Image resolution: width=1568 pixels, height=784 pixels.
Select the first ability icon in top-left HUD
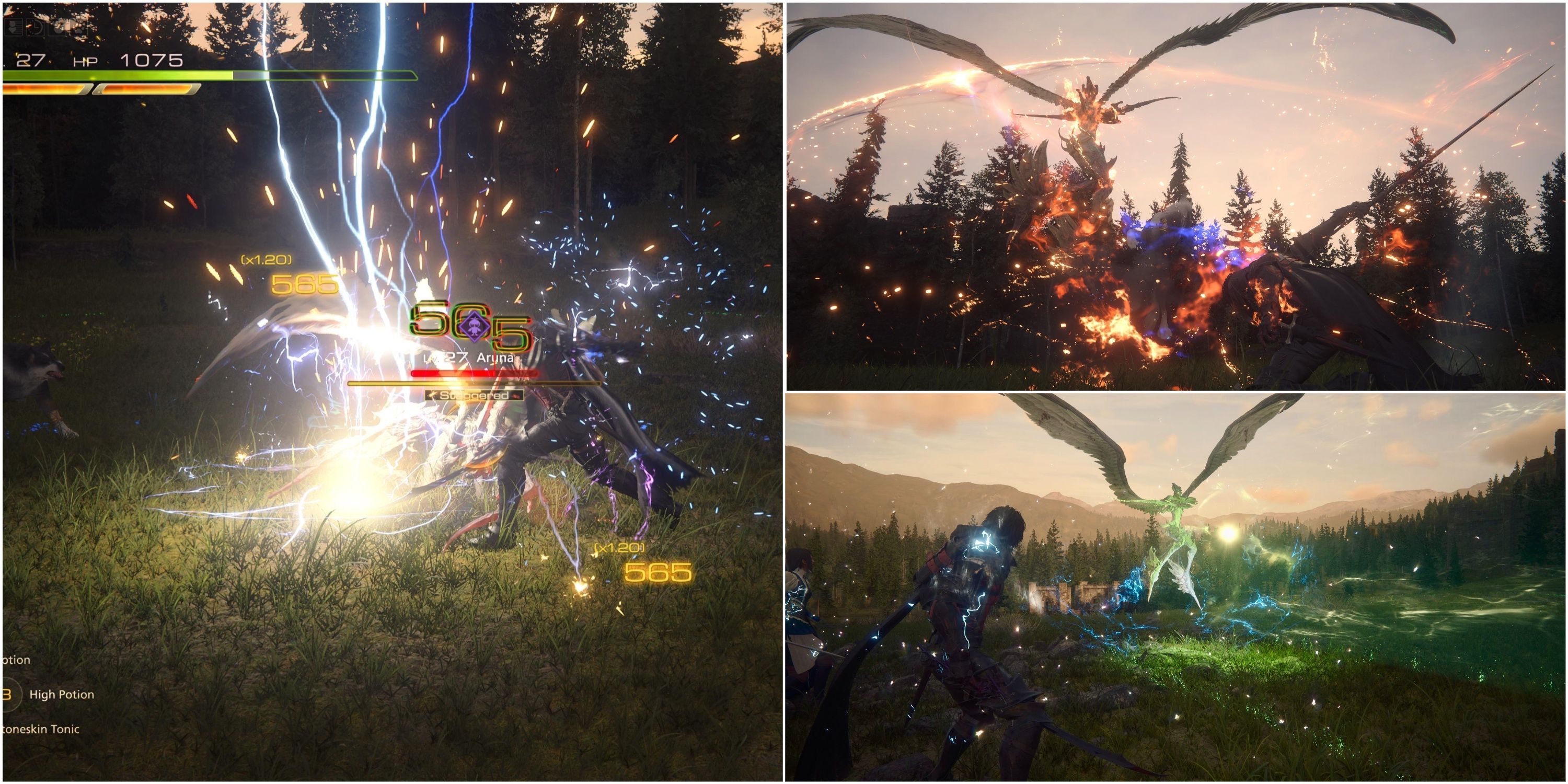coord(14,28)
